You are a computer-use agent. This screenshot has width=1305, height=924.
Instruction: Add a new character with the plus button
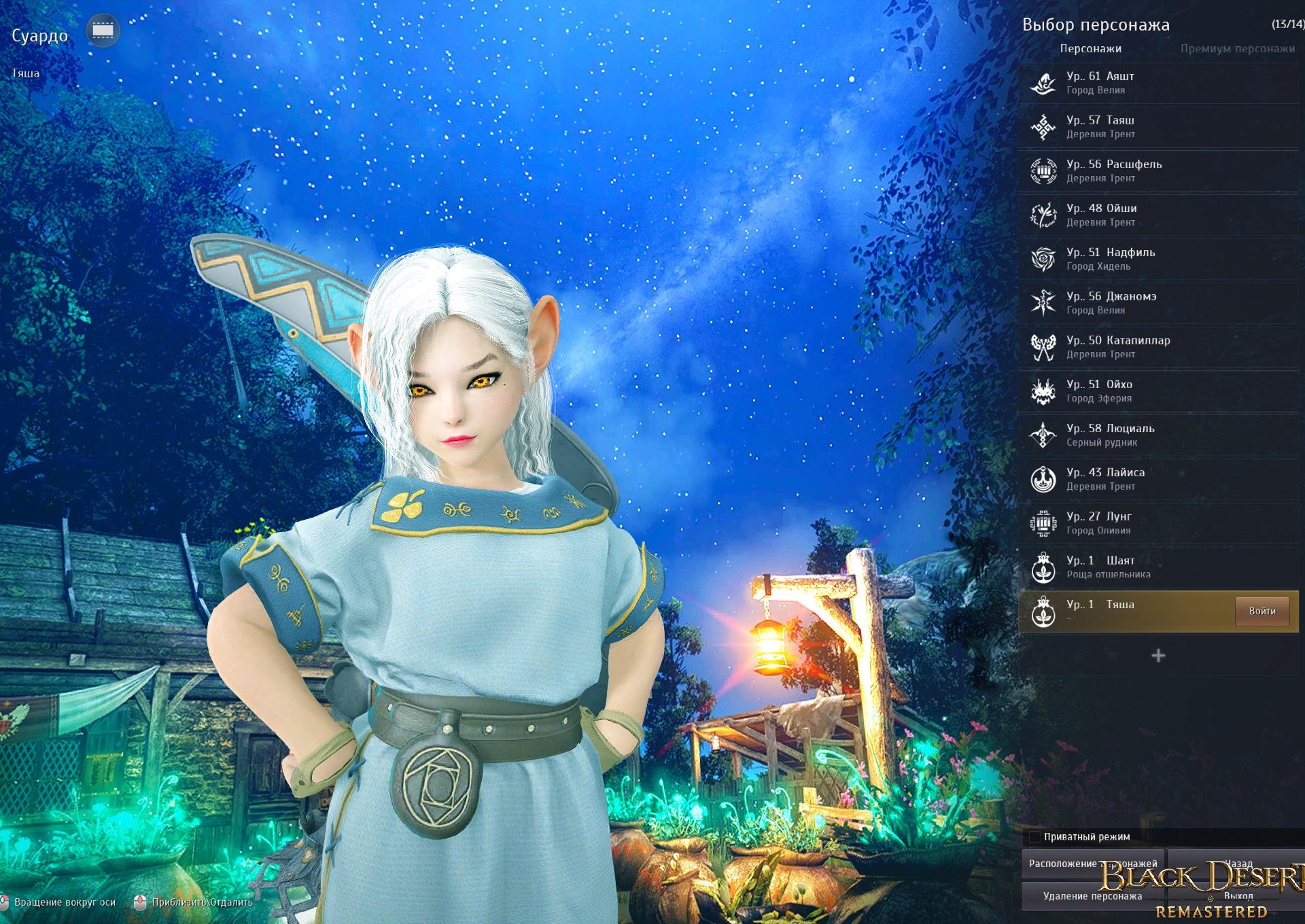point(1158,656)
